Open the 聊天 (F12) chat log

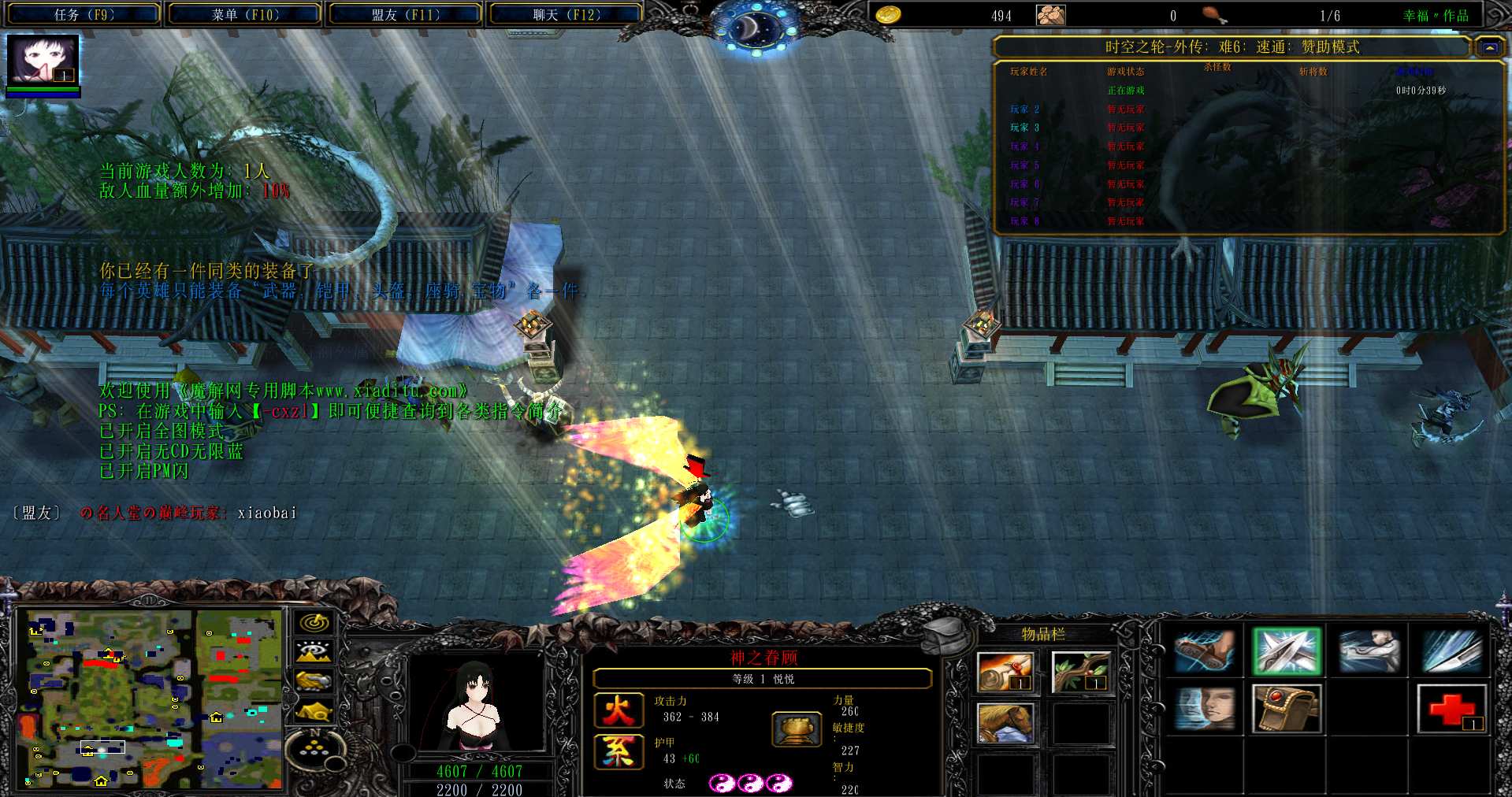(x=566, y=14)
